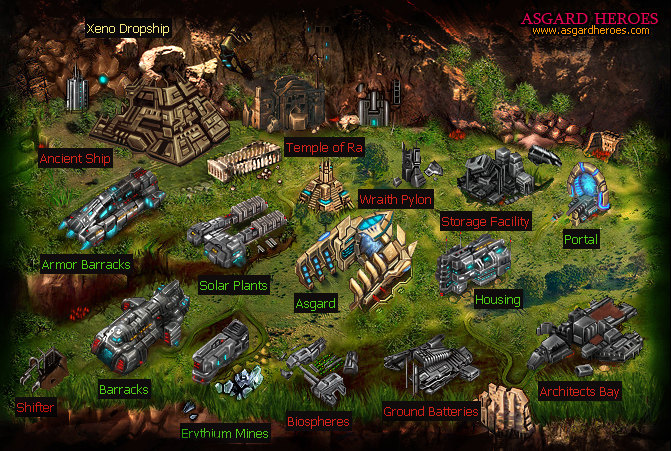Enter the Portal via its label
The height and width of the screenshot is (451, 671).
[x=580, y=240]
